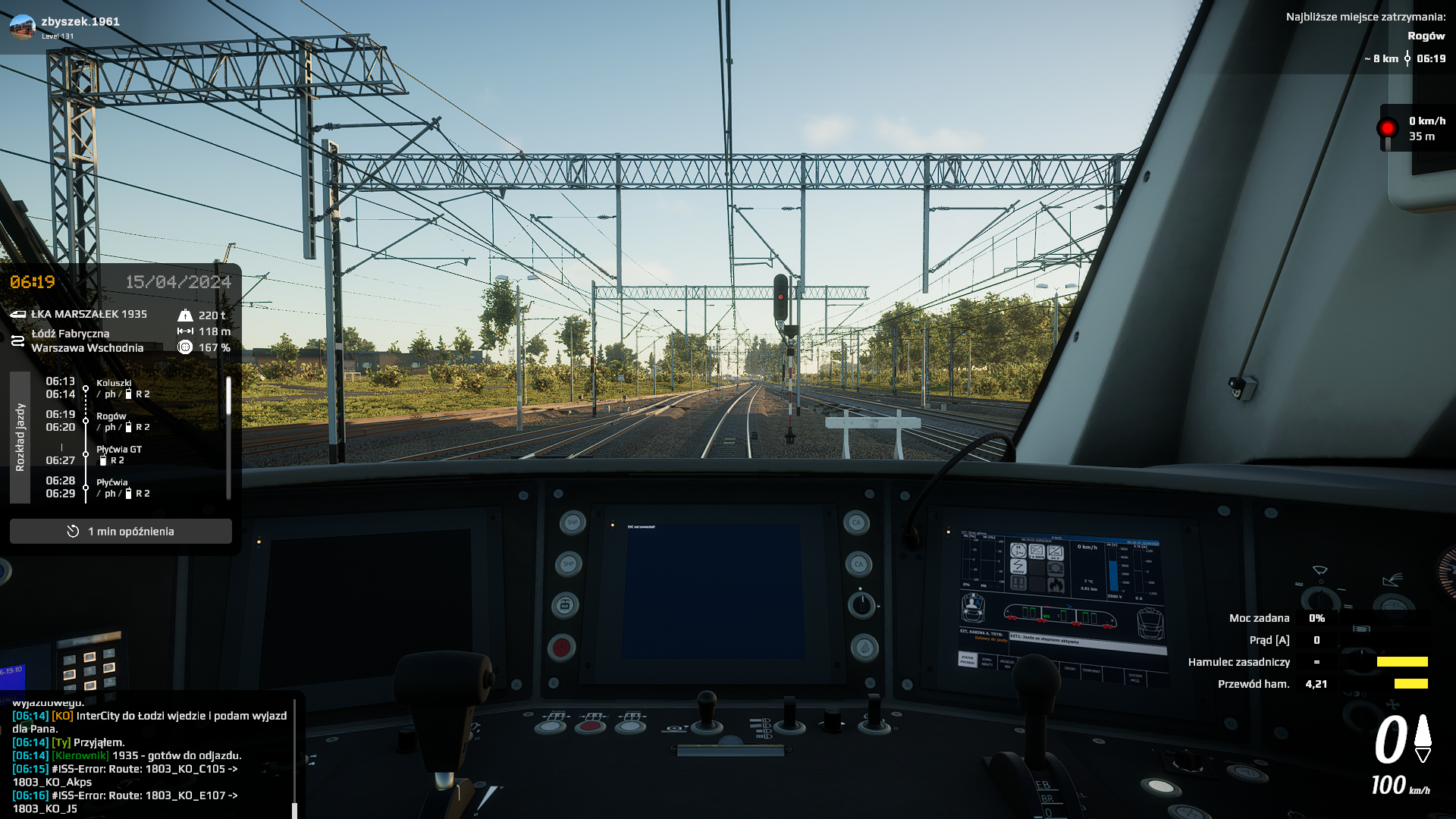Select the Koluszki timetable entry
Image resolution: width=1456 pixels, height=819 pixels.
click(114, 388)
